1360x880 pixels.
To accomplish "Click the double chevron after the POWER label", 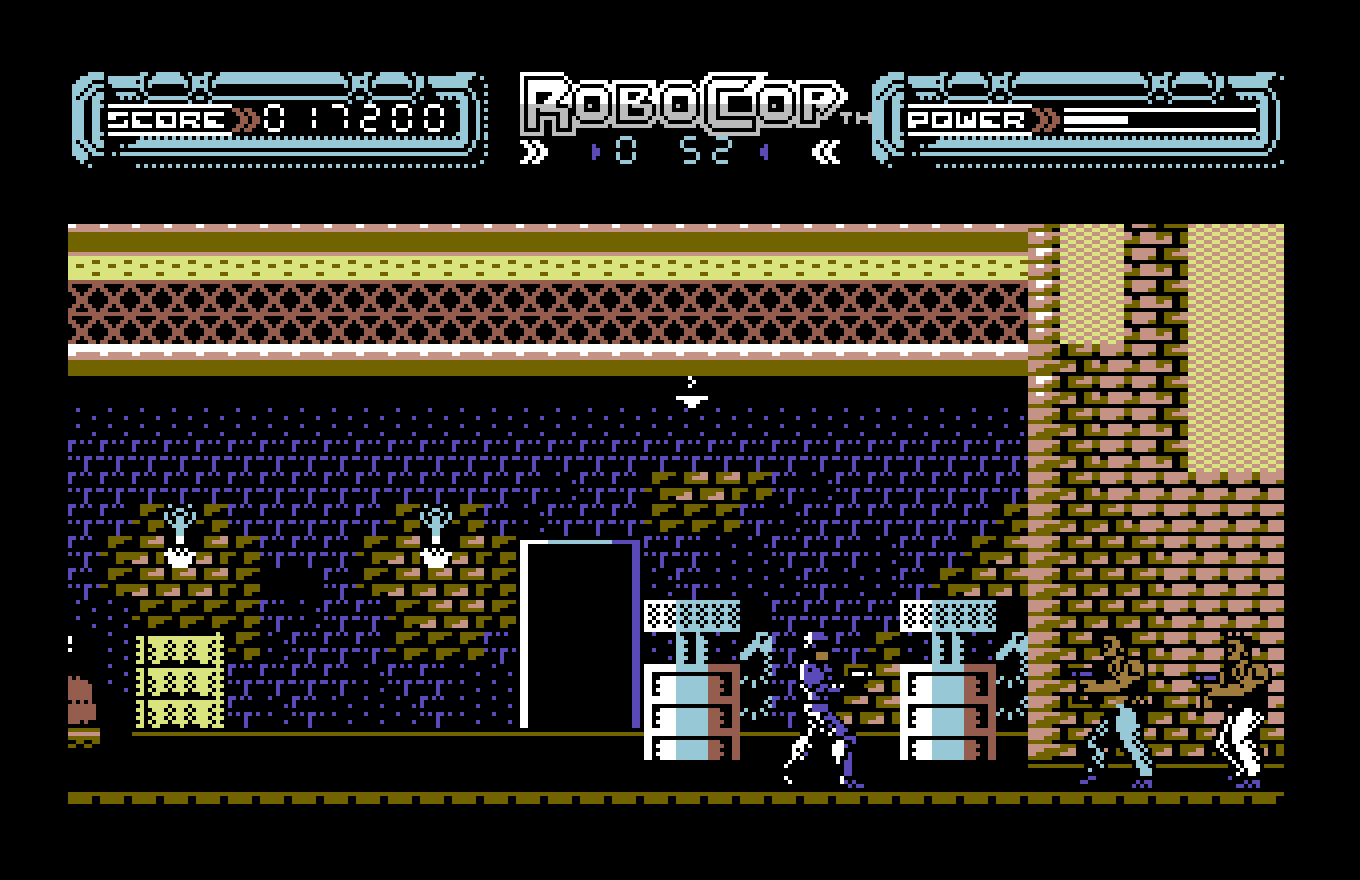I will (1043, 118).
